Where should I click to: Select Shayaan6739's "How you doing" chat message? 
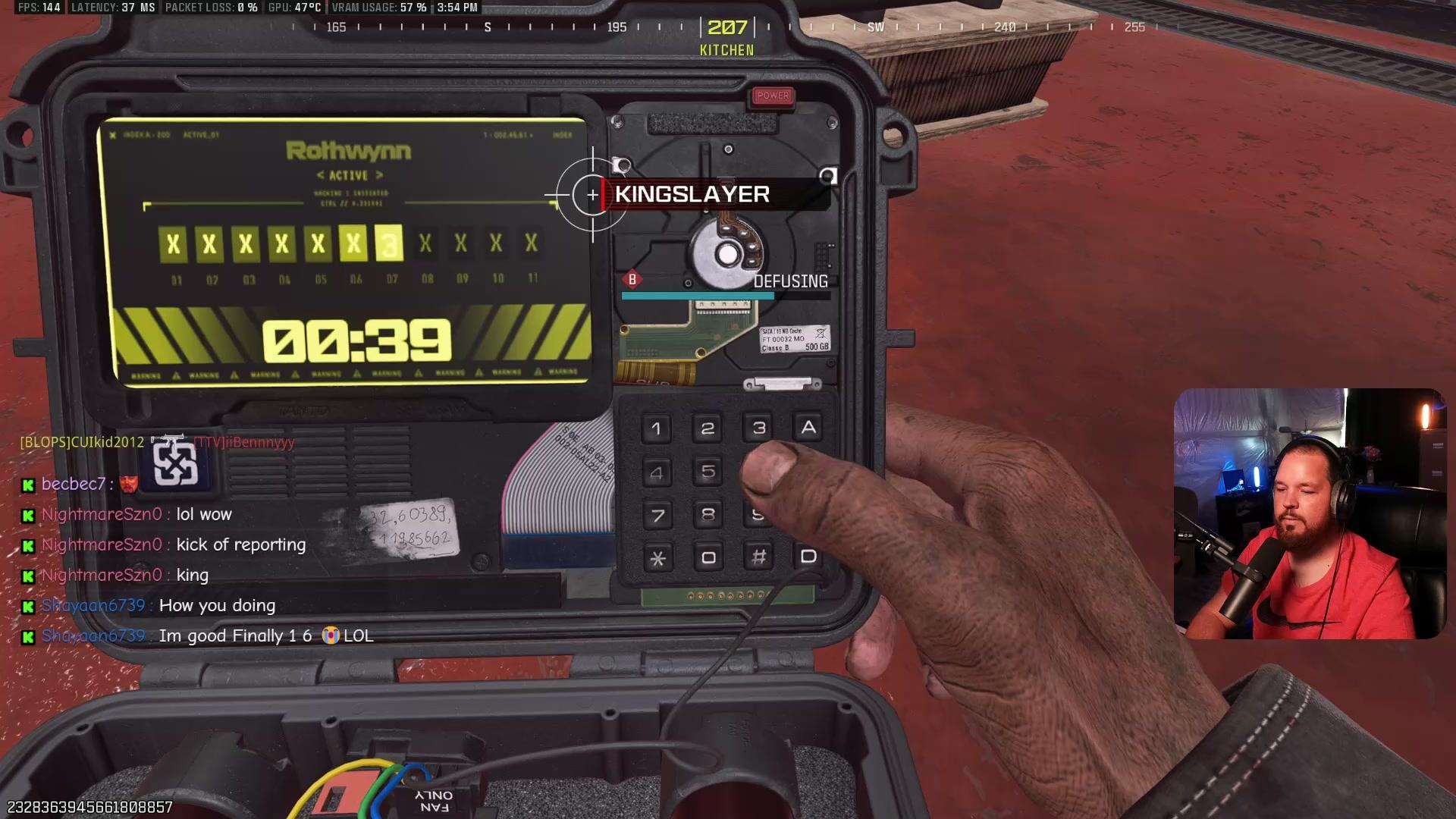point(217,605)
